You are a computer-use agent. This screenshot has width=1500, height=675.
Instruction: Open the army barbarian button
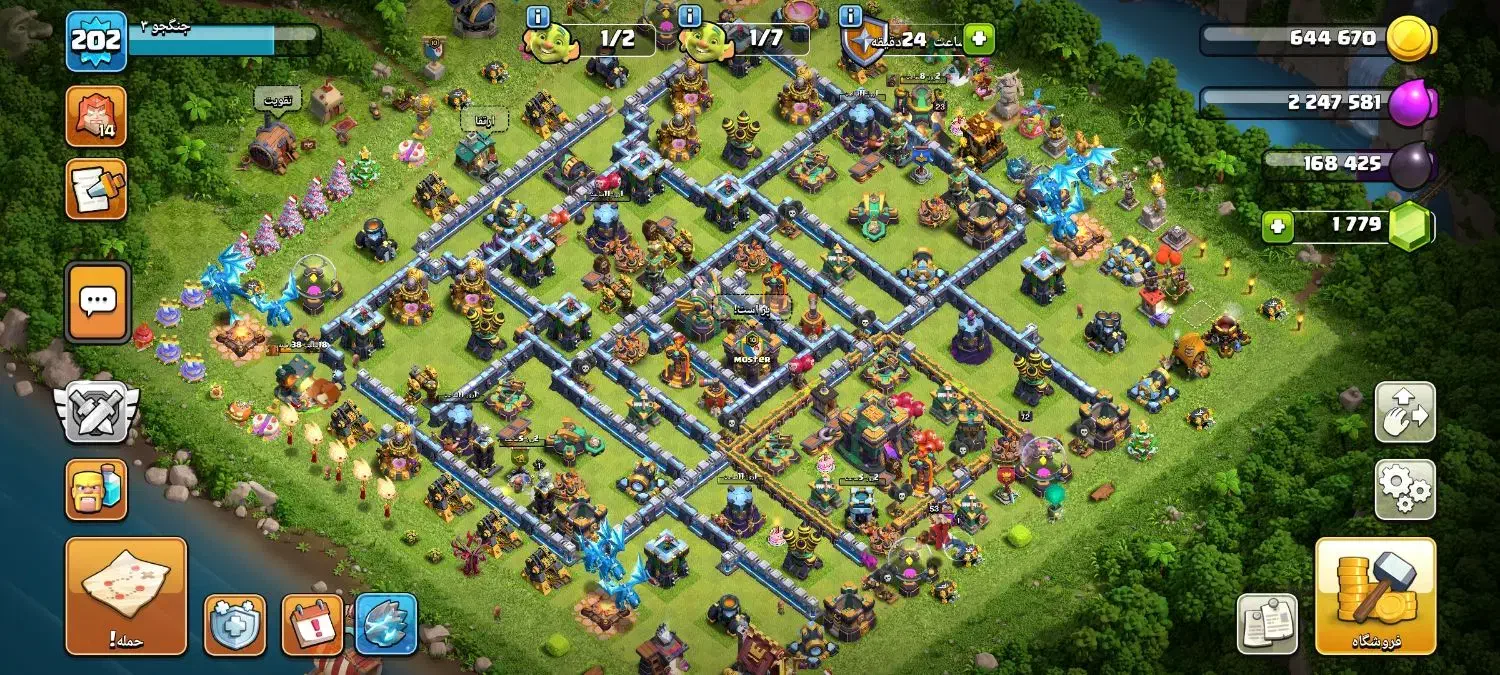96,489
